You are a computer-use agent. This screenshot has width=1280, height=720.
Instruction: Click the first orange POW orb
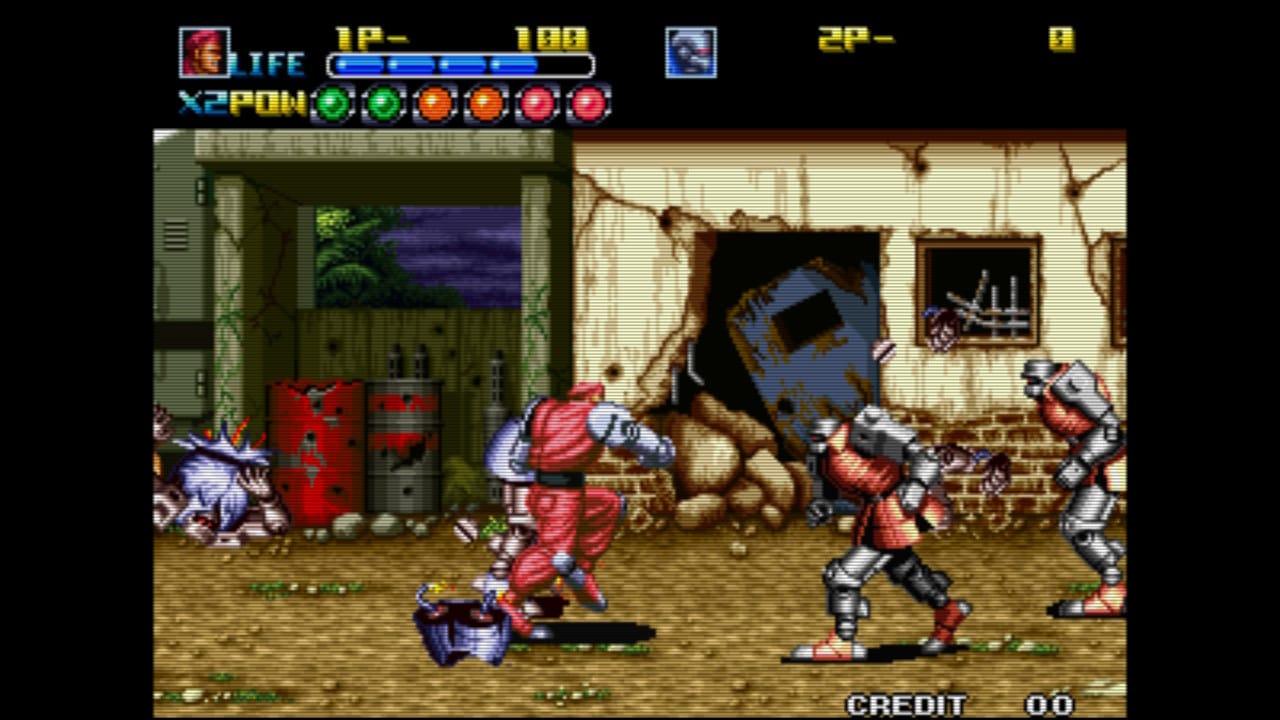435,103
